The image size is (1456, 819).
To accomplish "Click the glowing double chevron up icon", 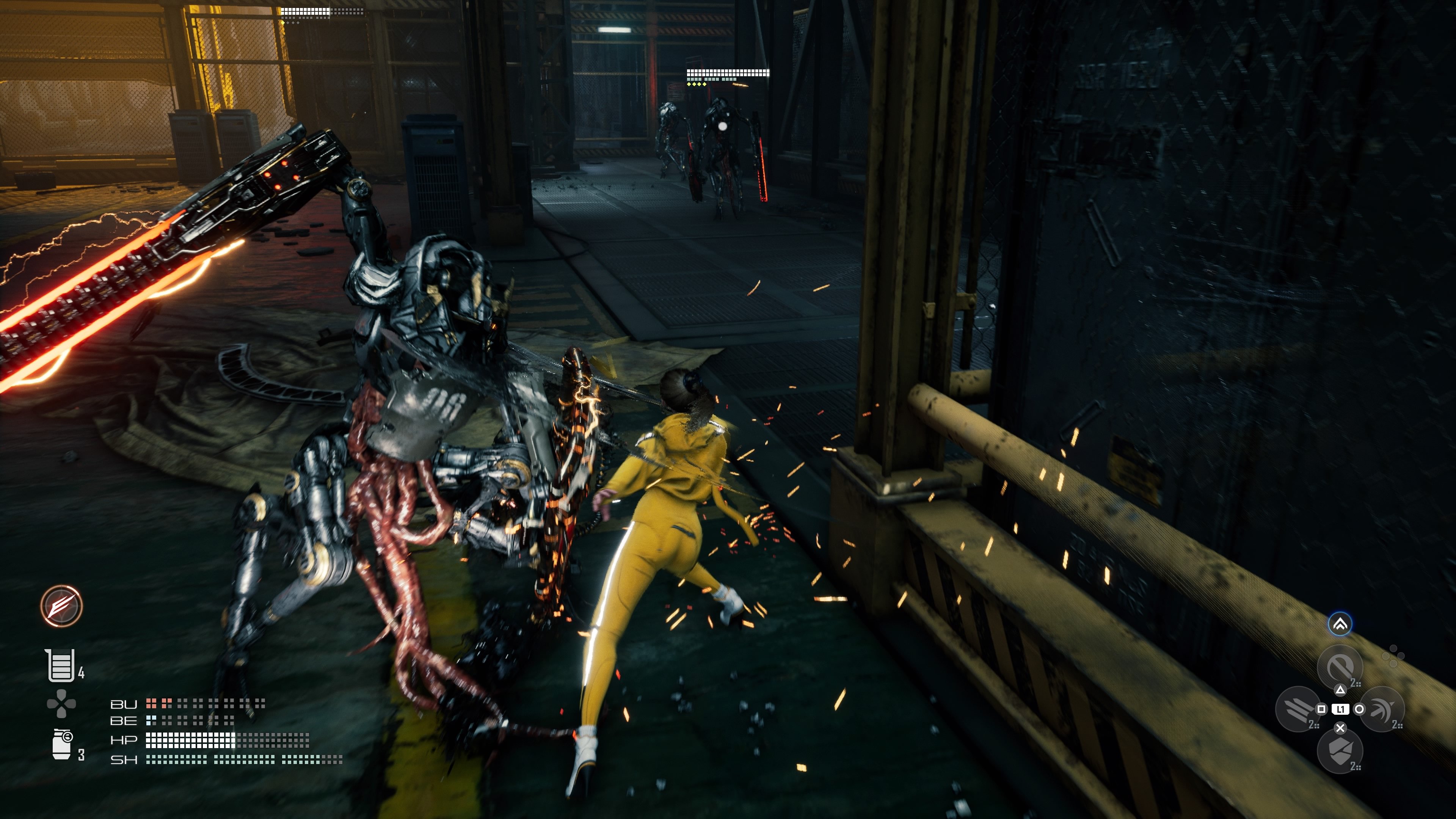I will tap(1340, 624).
